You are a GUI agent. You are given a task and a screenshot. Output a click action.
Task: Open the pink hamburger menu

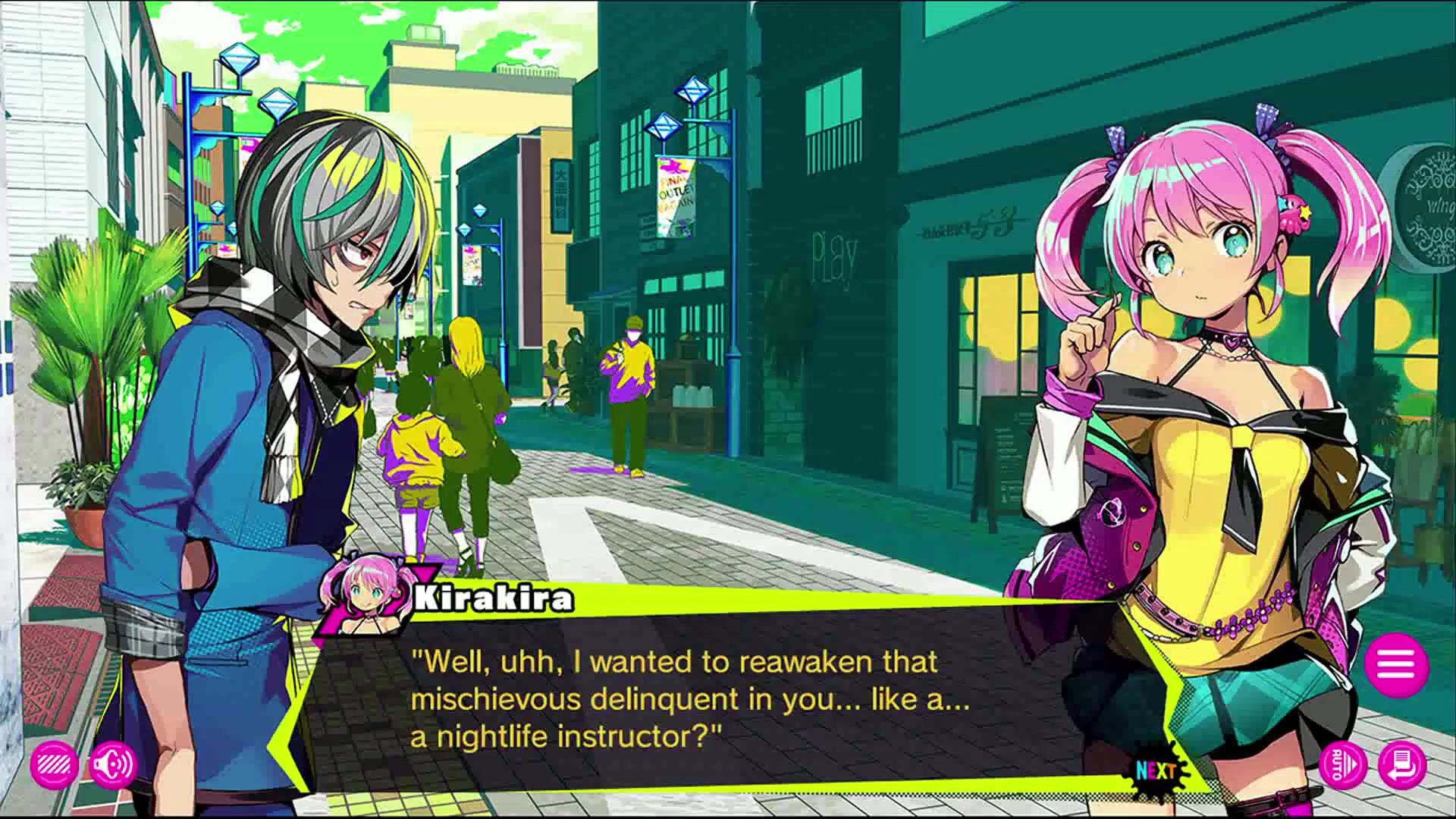click(x=1396, y=665)
